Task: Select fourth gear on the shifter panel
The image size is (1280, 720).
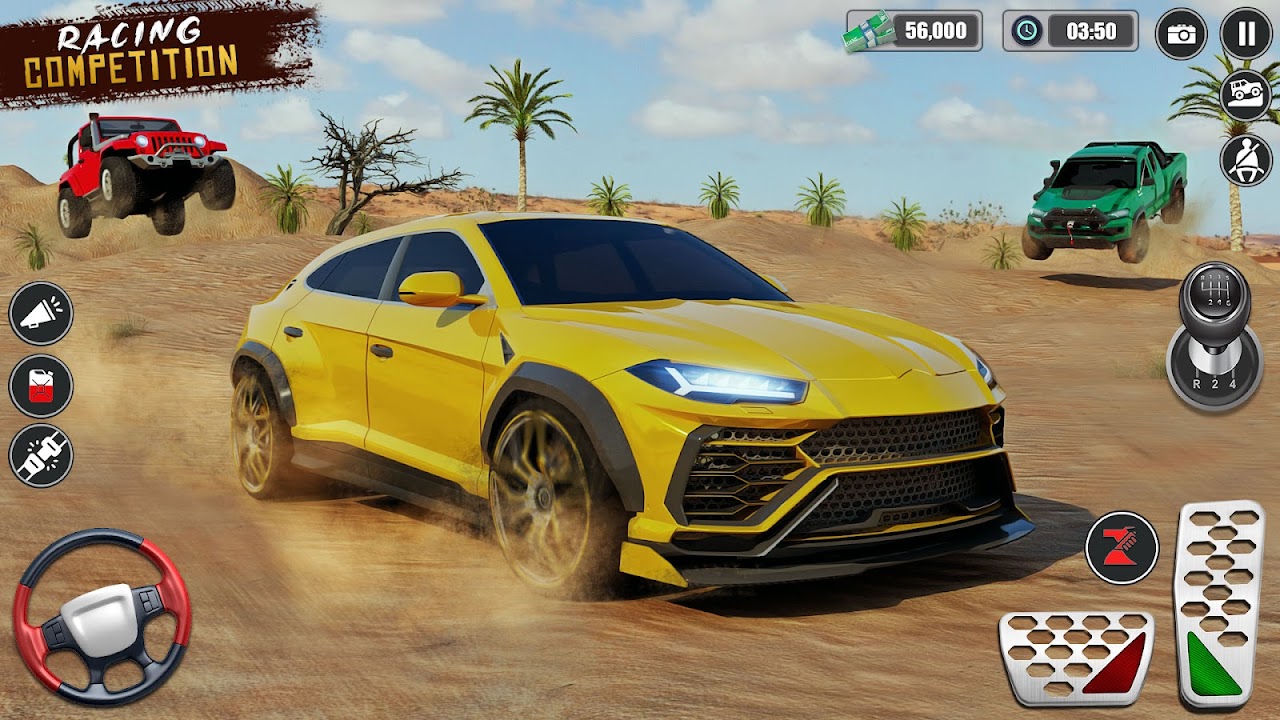Action: [x=1232, y=383]
